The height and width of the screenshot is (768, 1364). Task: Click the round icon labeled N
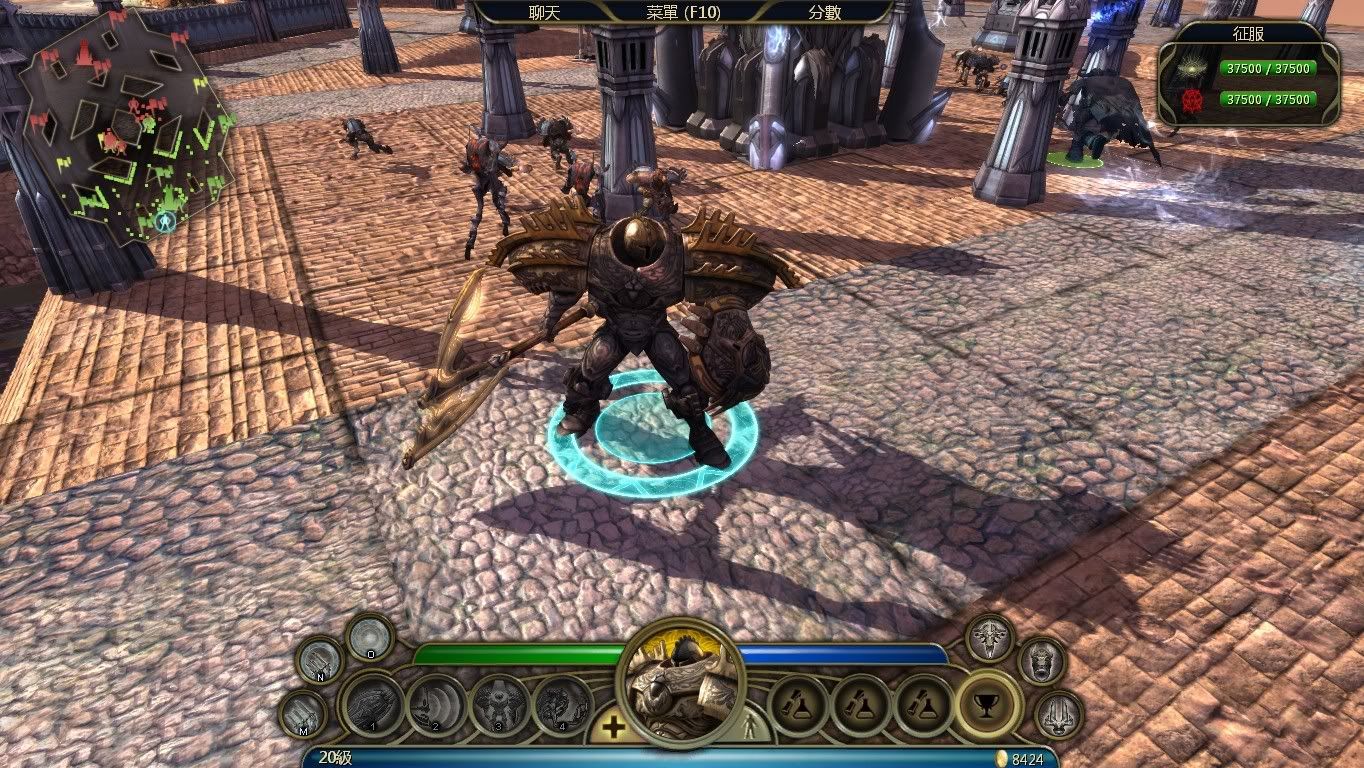point(320,660)
